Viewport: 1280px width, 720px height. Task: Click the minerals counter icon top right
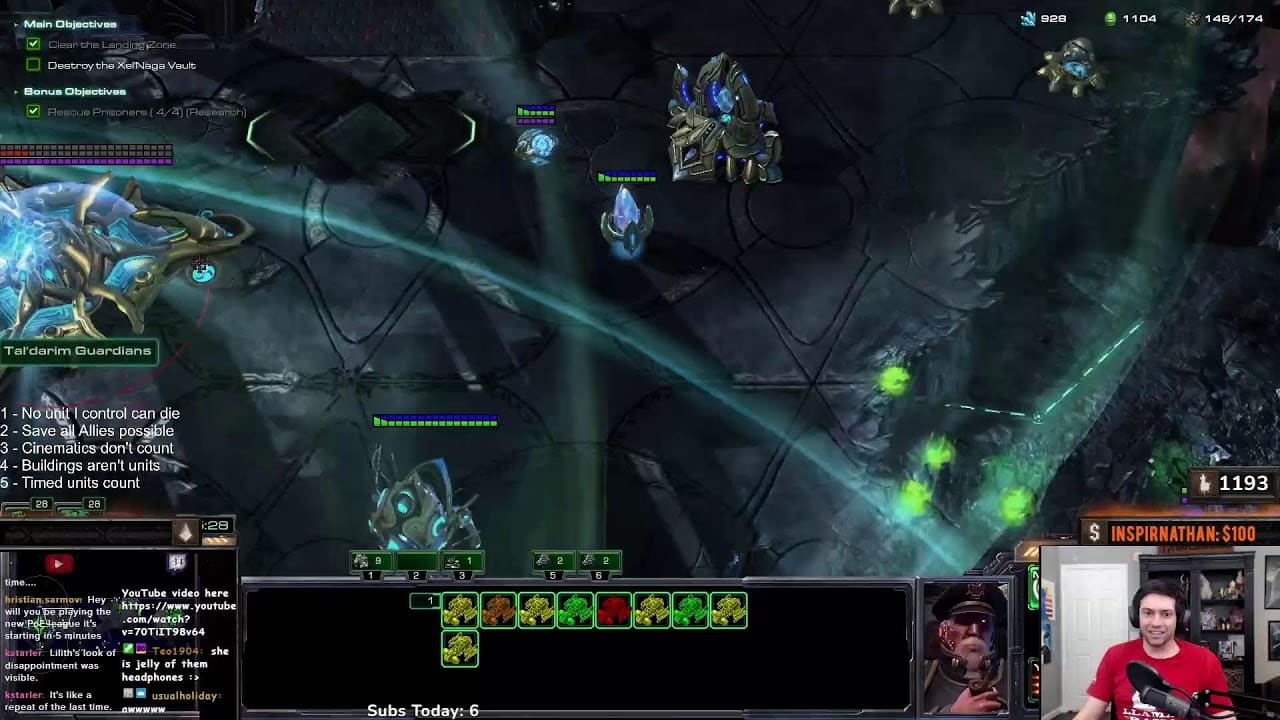tap(1031, 18)
